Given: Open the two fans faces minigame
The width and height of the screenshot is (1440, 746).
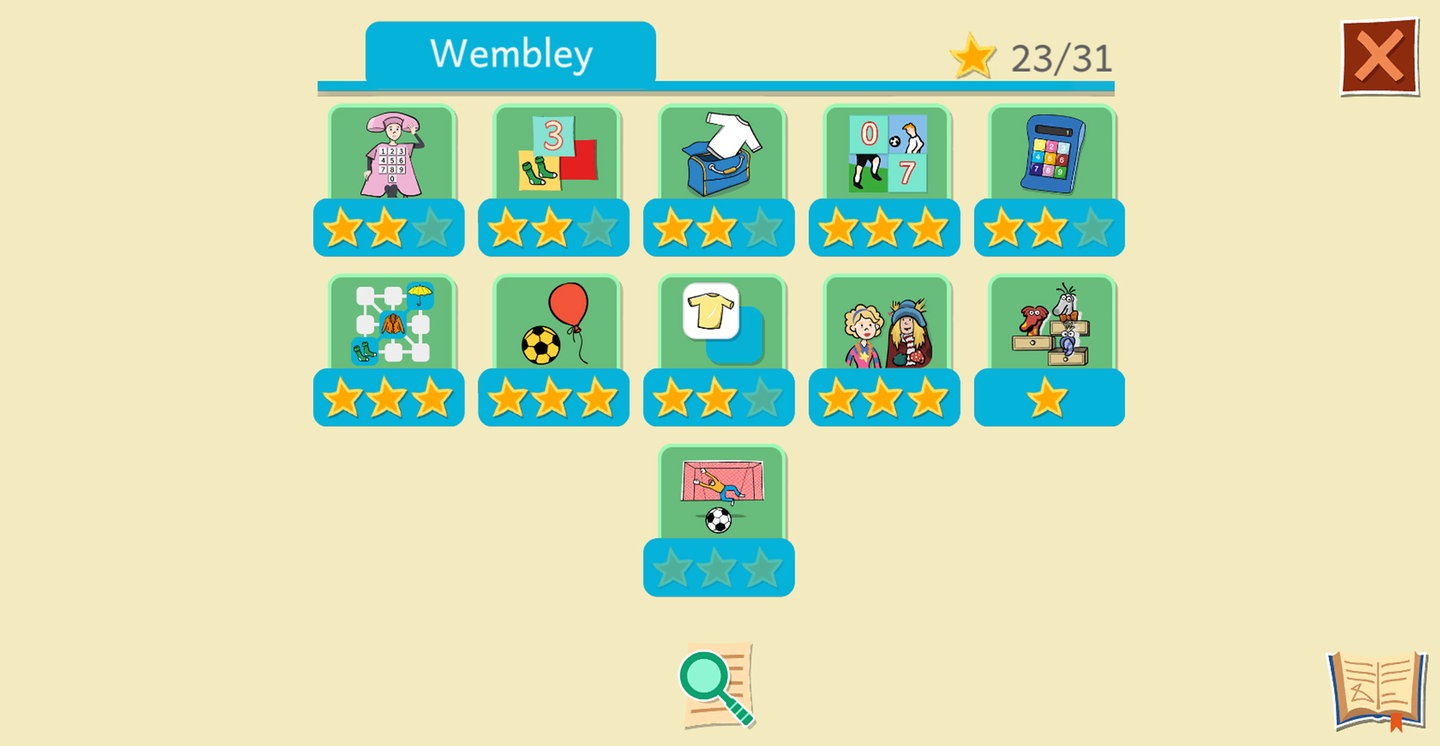Looking at the screenshot, I should (886, 325).
